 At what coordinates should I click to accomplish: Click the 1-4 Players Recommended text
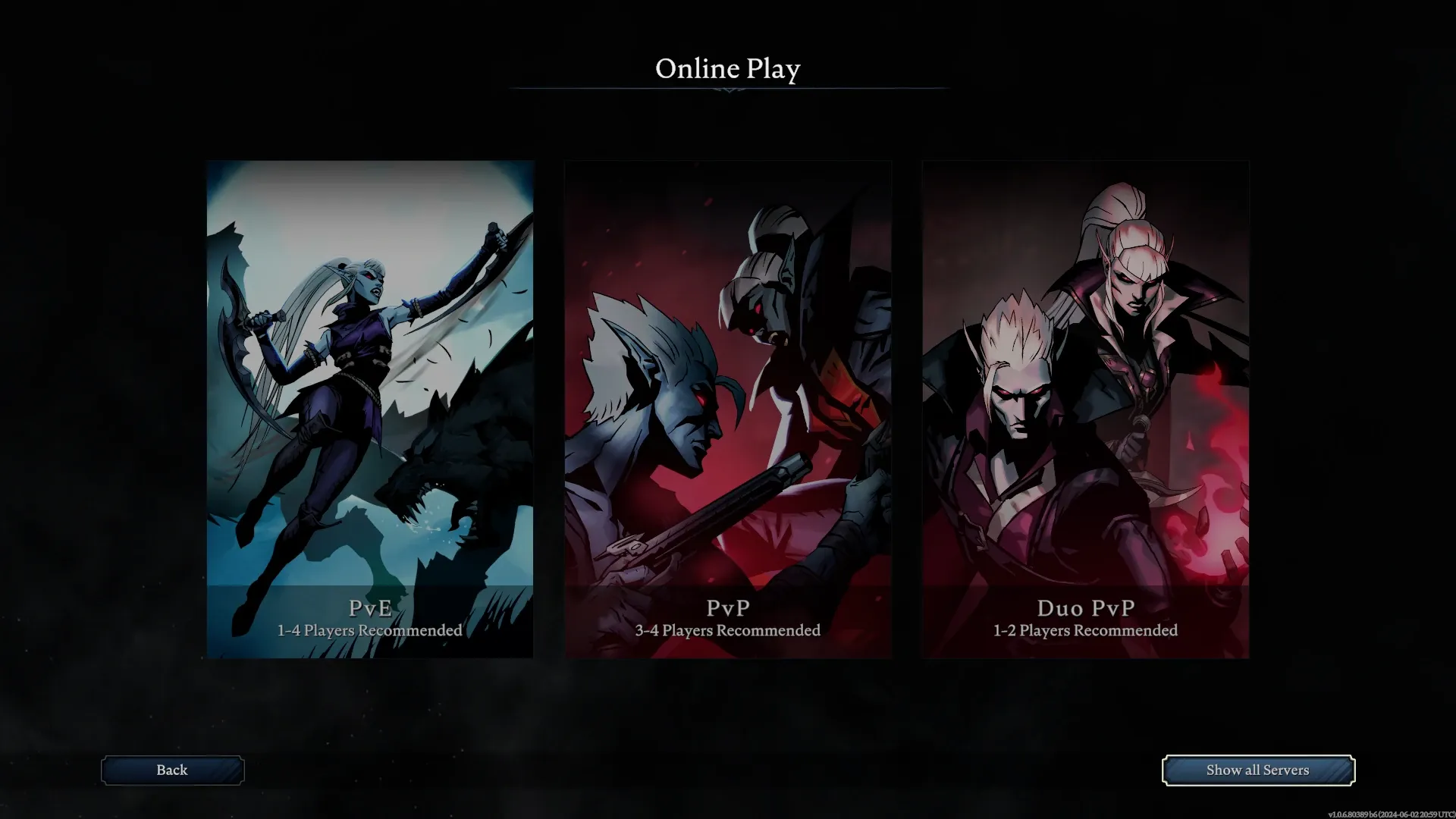[x=369, y=630]
